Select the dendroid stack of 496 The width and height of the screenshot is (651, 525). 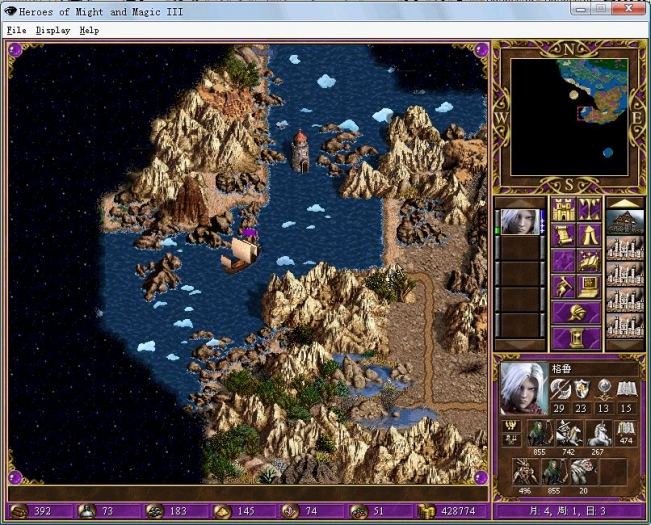[x=526, y=470]
